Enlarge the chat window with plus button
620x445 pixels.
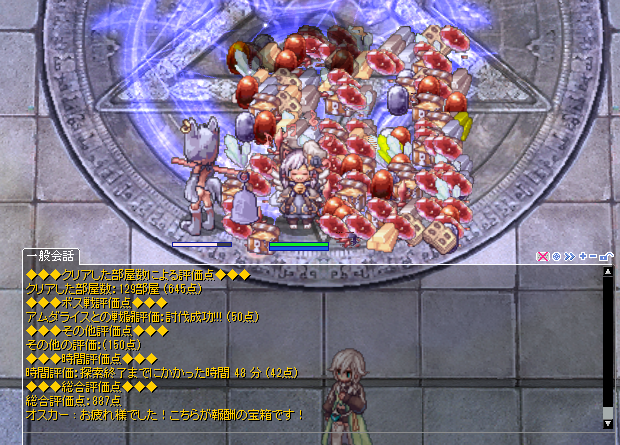582,257
